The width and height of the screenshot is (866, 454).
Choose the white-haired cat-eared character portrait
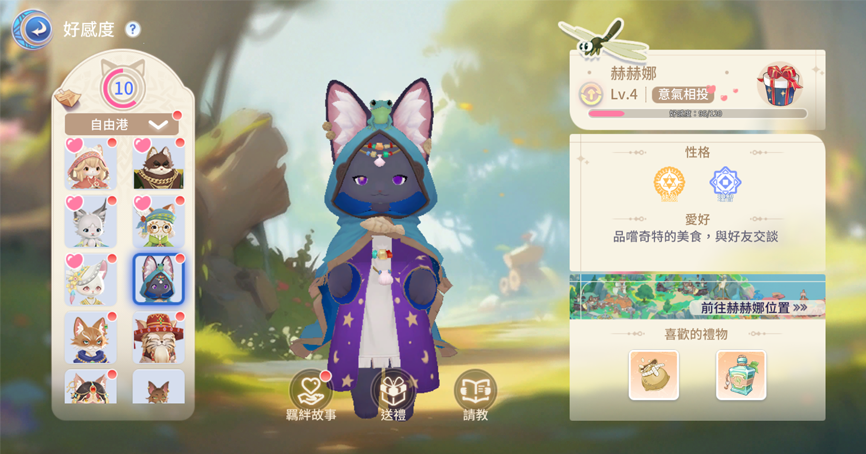91,222
